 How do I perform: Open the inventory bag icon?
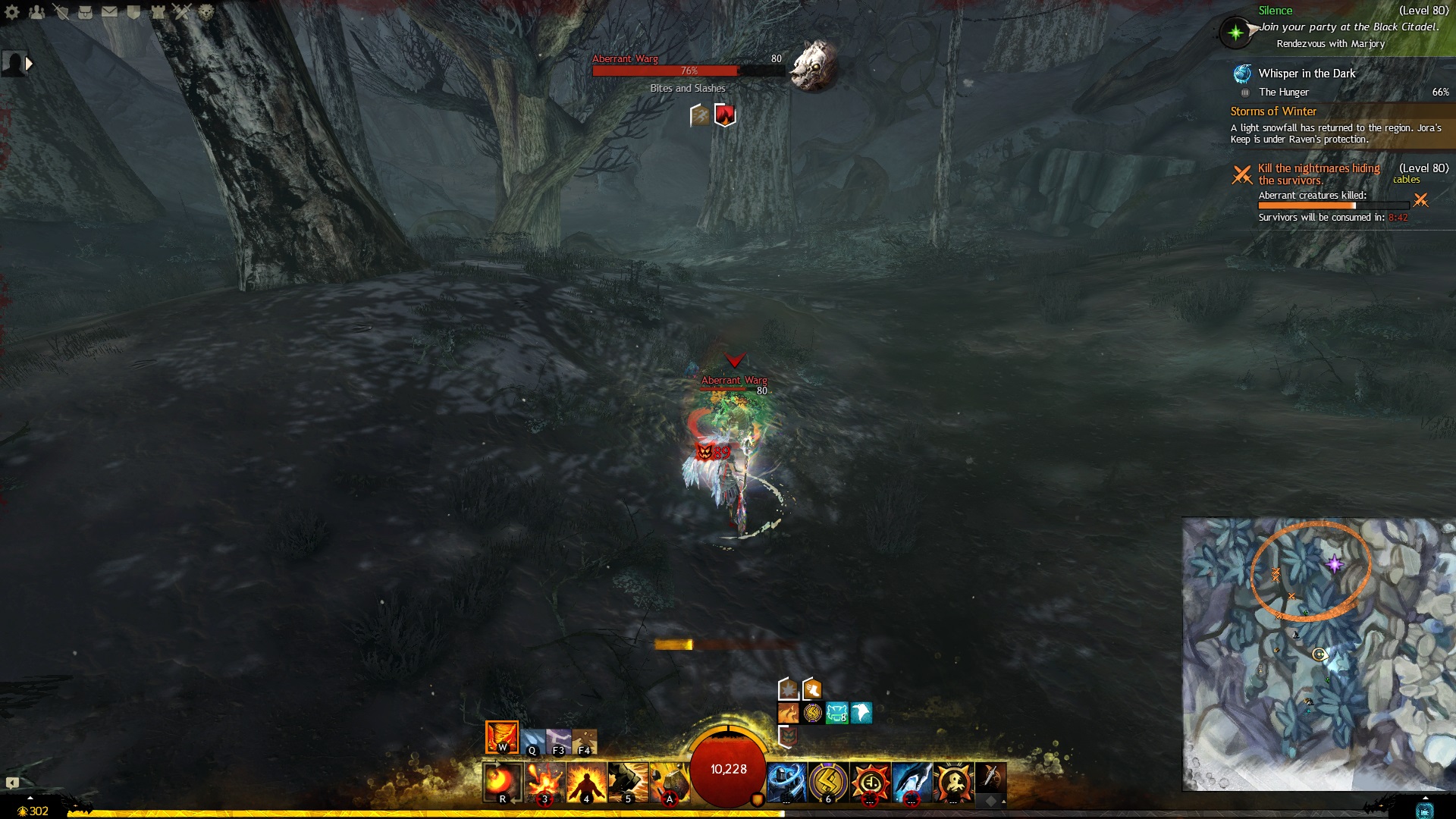[85, 11]
